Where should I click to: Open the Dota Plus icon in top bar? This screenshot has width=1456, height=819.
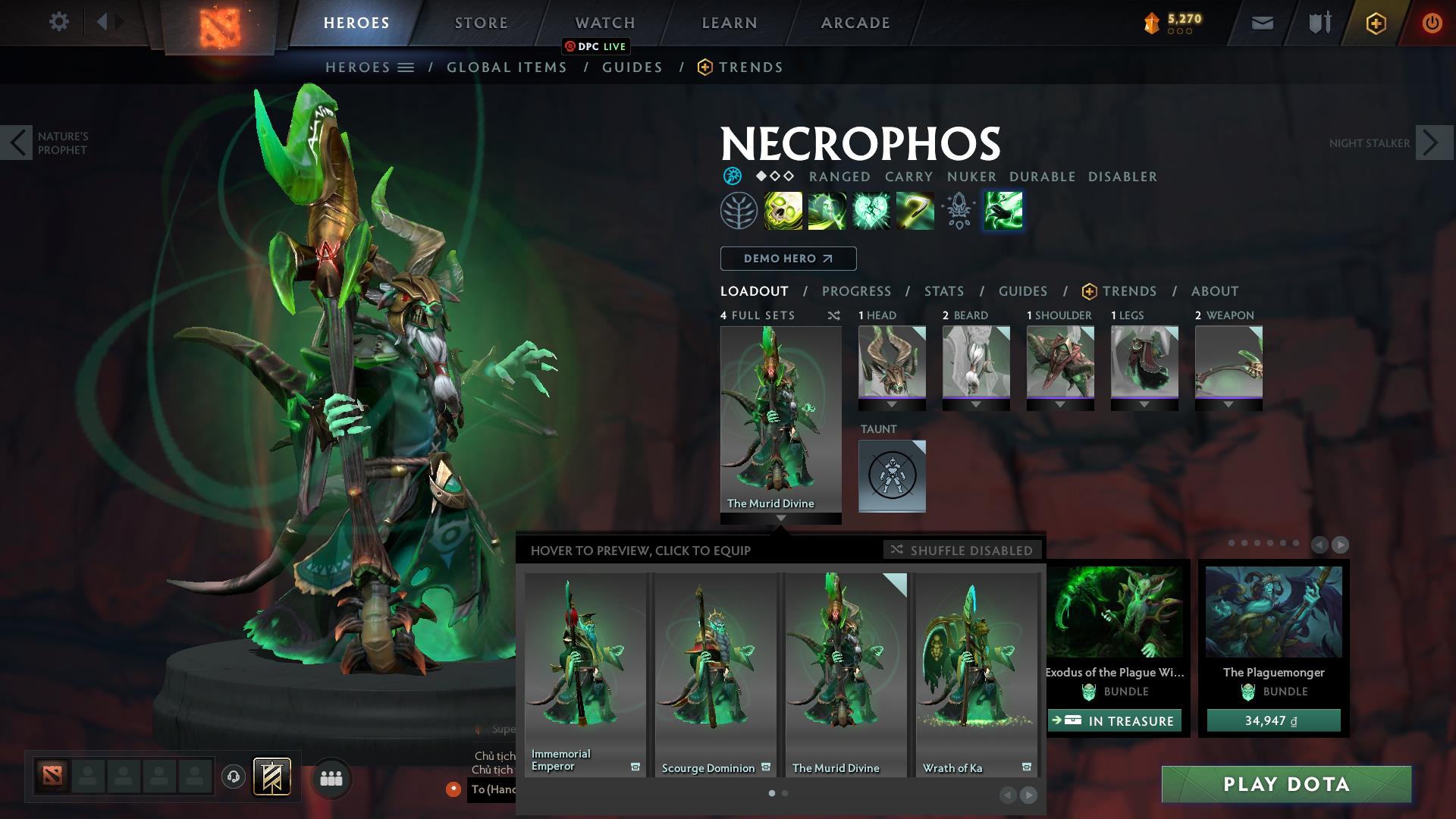(x=1377, y=22)
